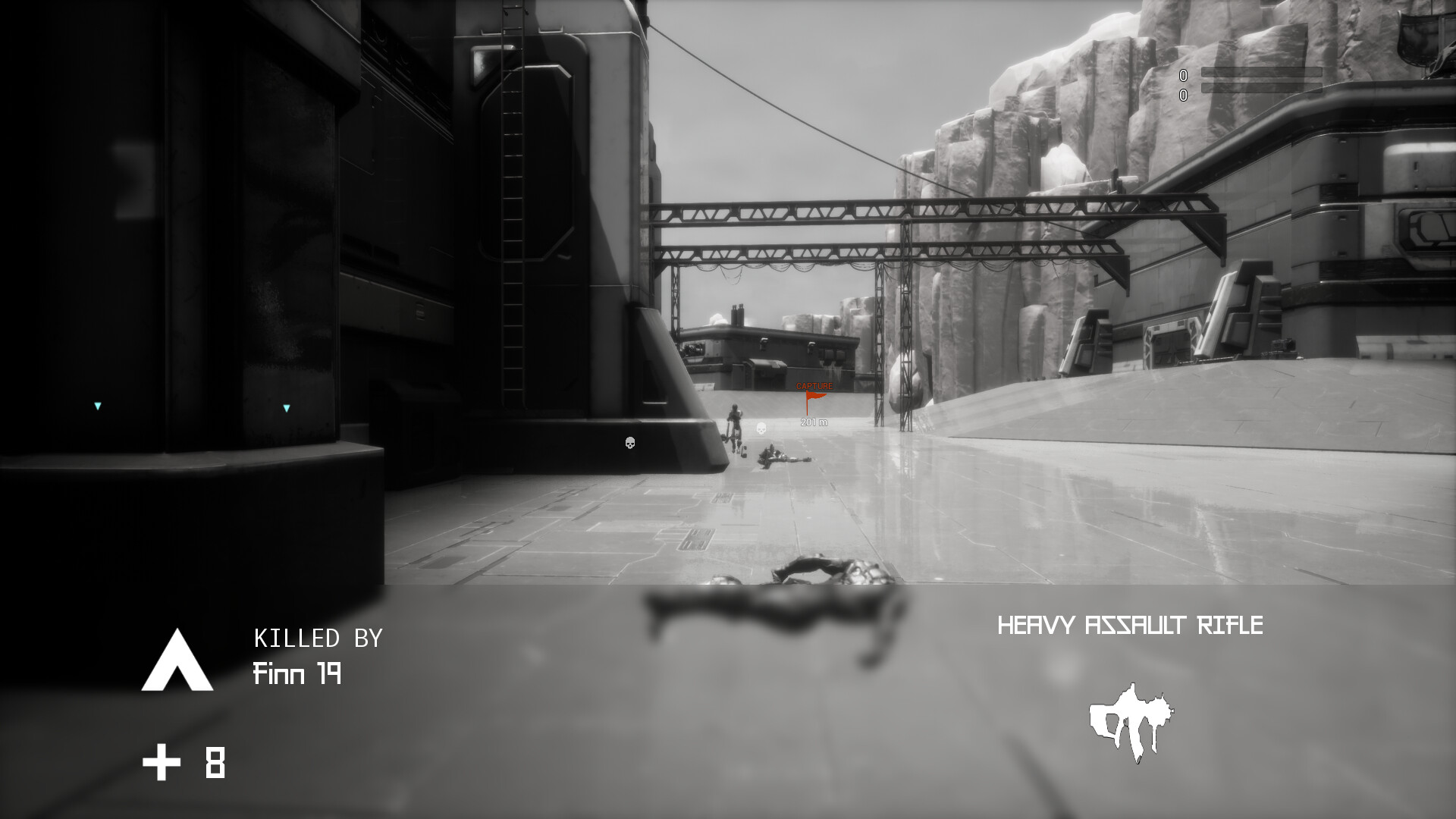This screenshot has width=1456, height=819.
Task: Click the player name Finn 19
Action: [297, 675]
